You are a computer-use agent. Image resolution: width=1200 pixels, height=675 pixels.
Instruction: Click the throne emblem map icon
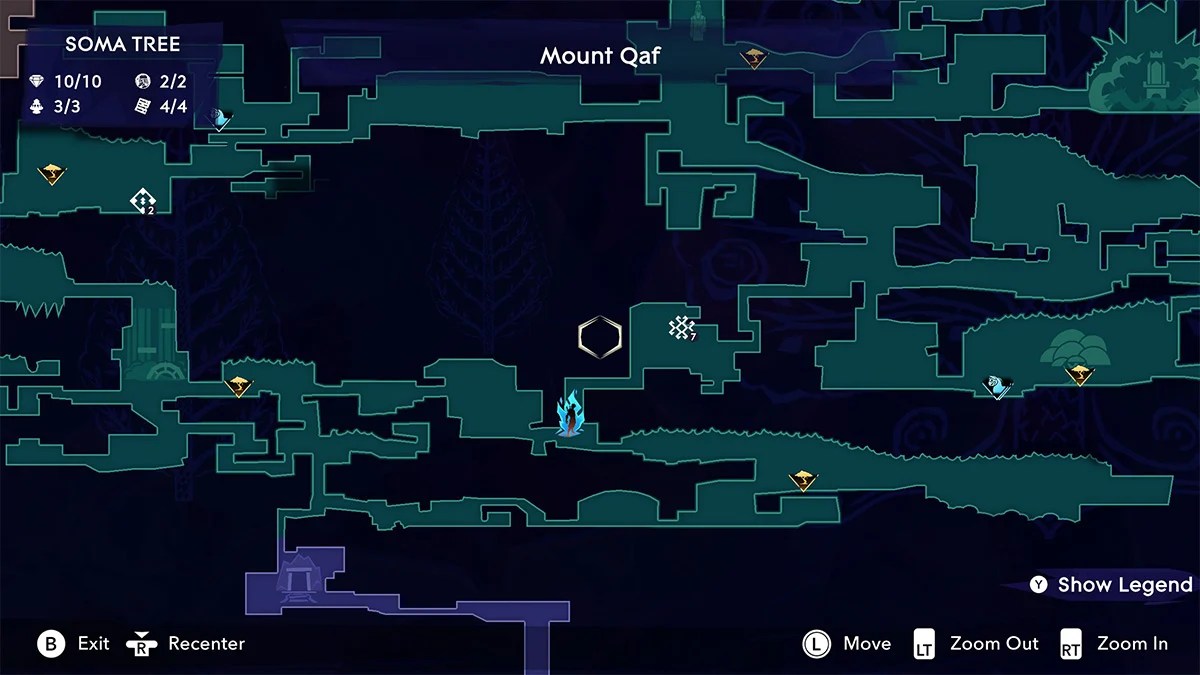click(x=1140, y=72)
